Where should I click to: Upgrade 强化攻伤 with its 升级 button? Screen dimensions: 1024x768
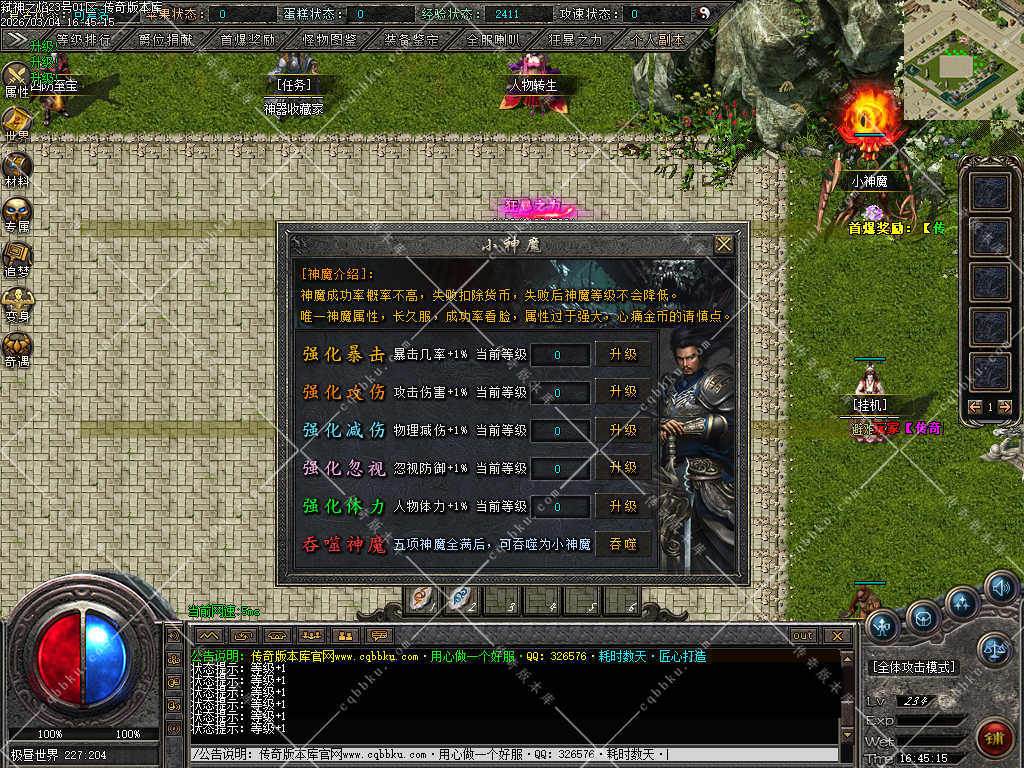[623, 392]
